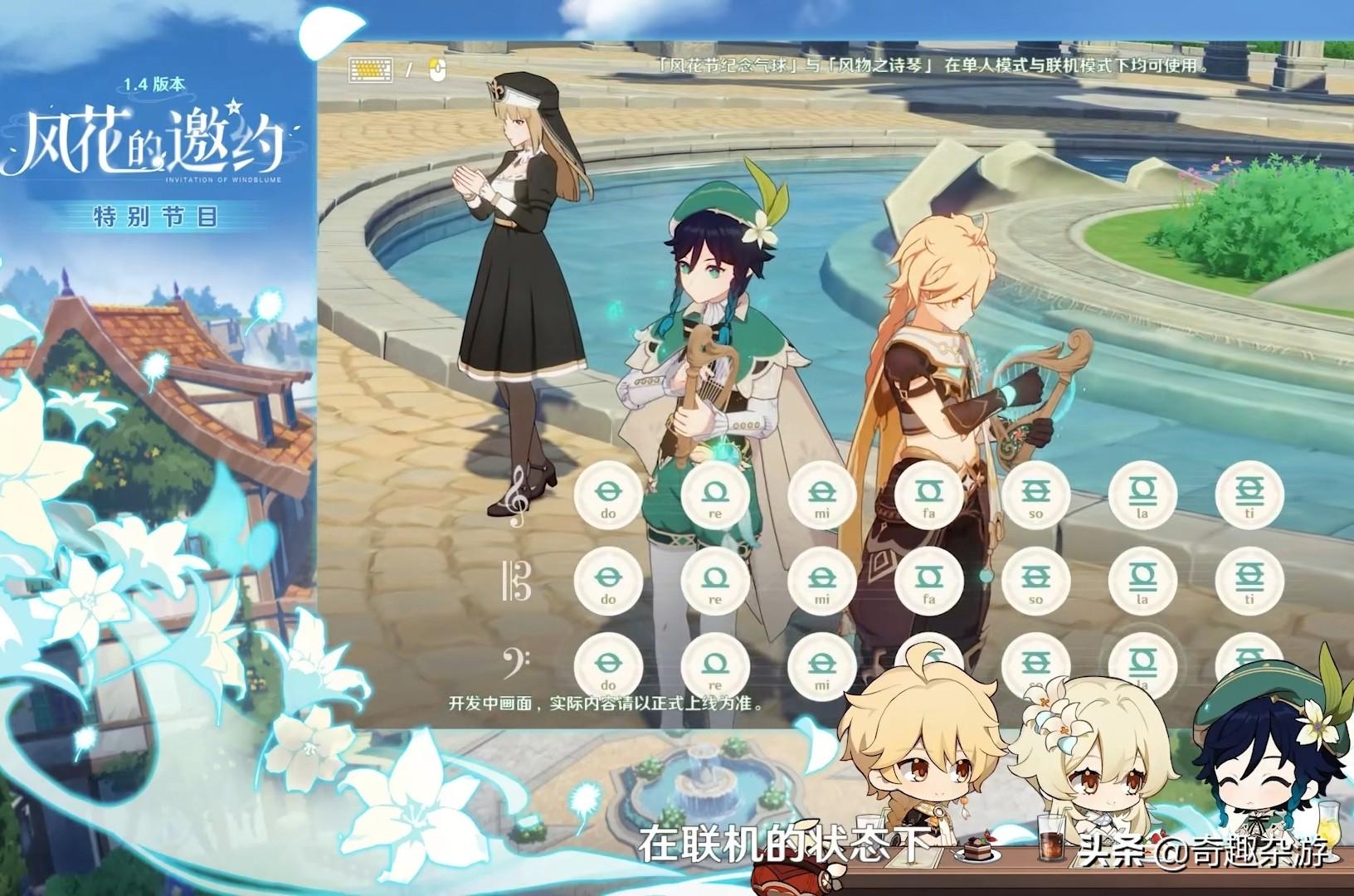Viewport: 1354px width, 896px height.
Task: Play the mi note in the treble clef row
Action: 821,495
